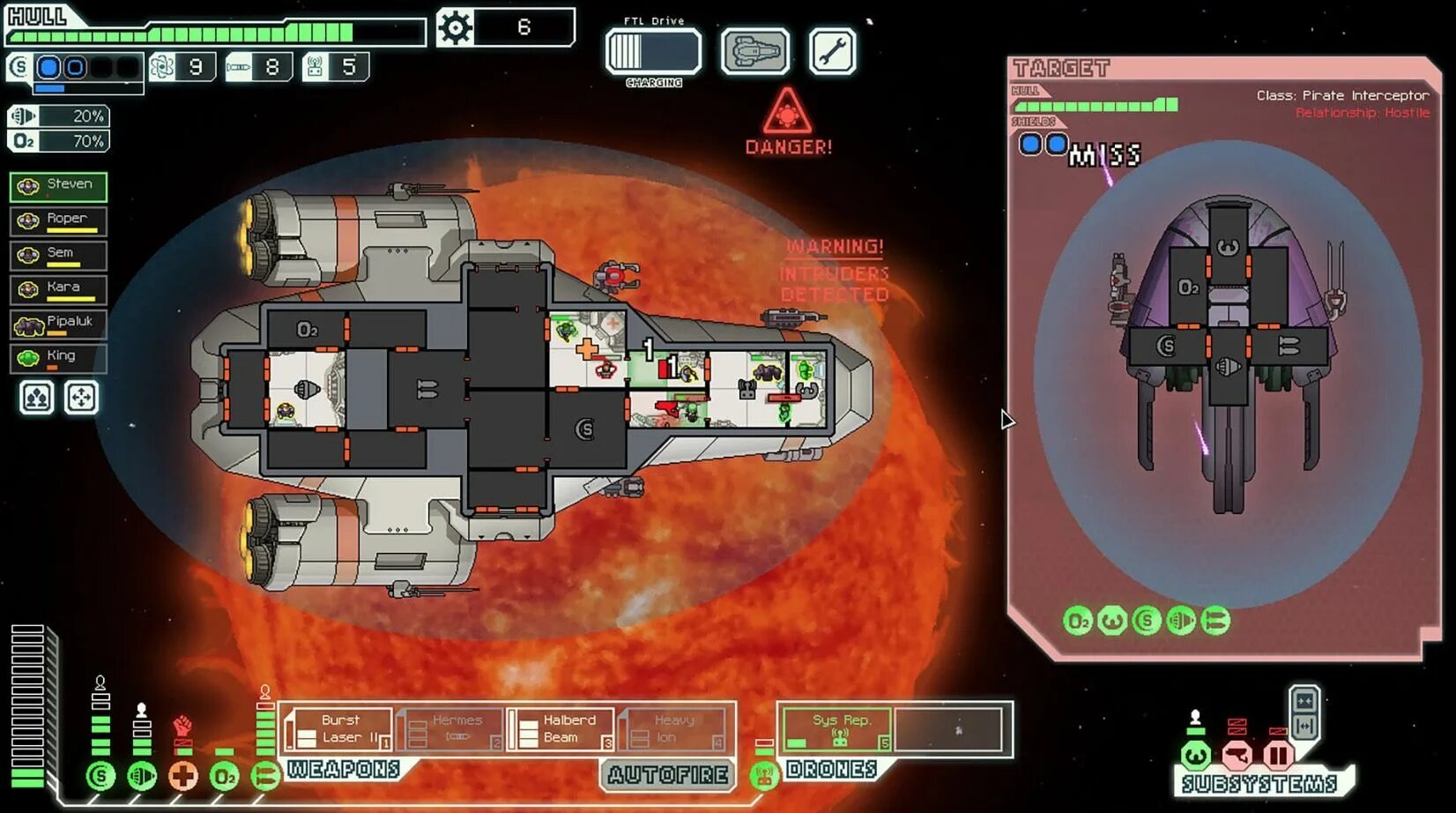Select crew member Kara

(58, 289)
